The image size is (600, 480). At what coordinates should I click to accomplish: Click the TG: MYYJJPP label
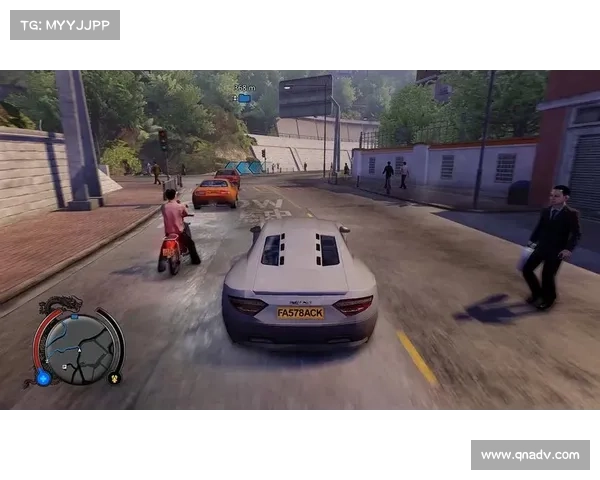(64, 24)
